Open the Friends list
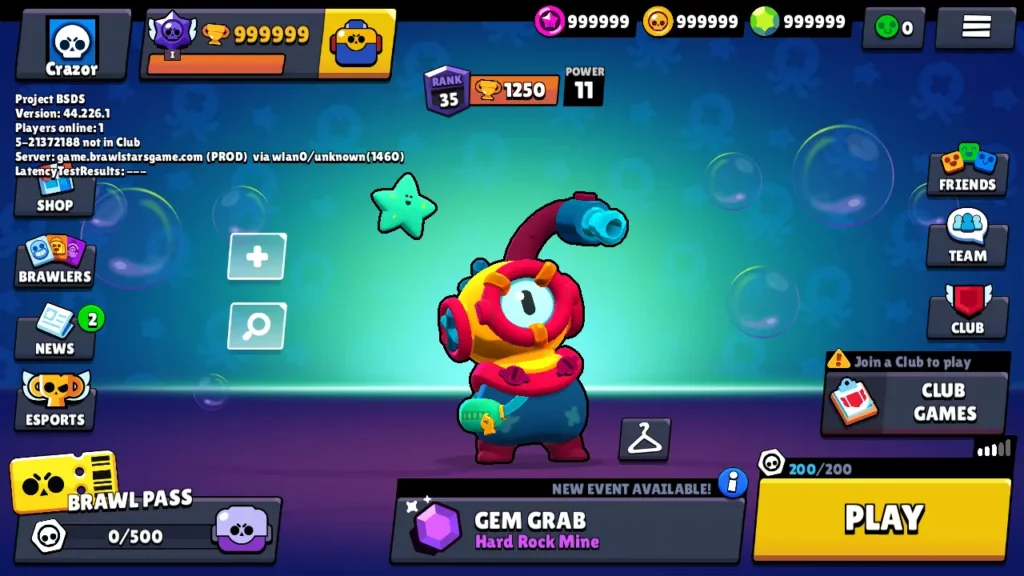The height and width of the screenshot is (576, 1024). [967, 171]
